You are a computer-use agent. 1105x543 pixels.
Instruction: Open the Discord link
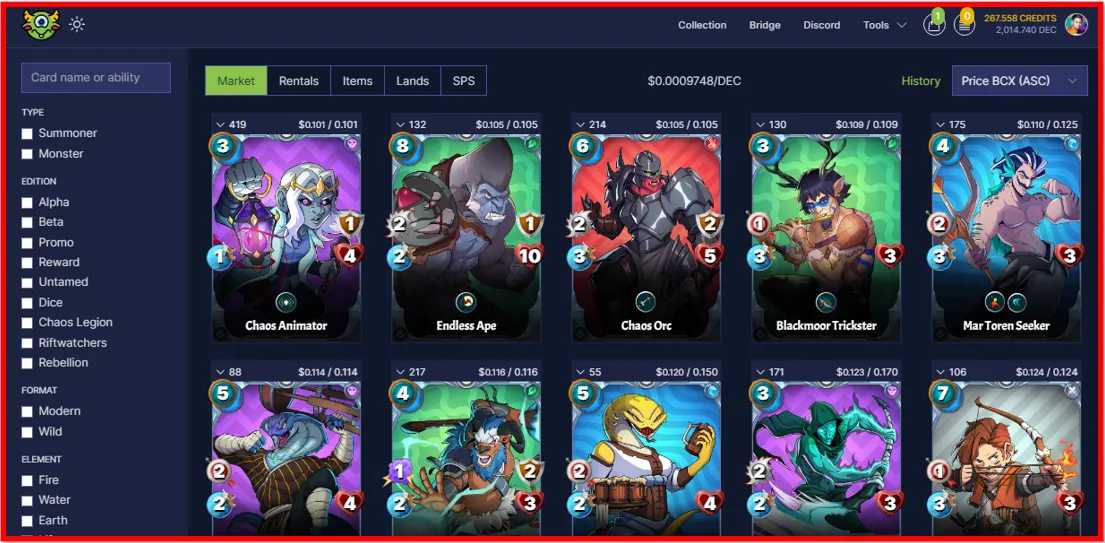[x=822, y=25]
